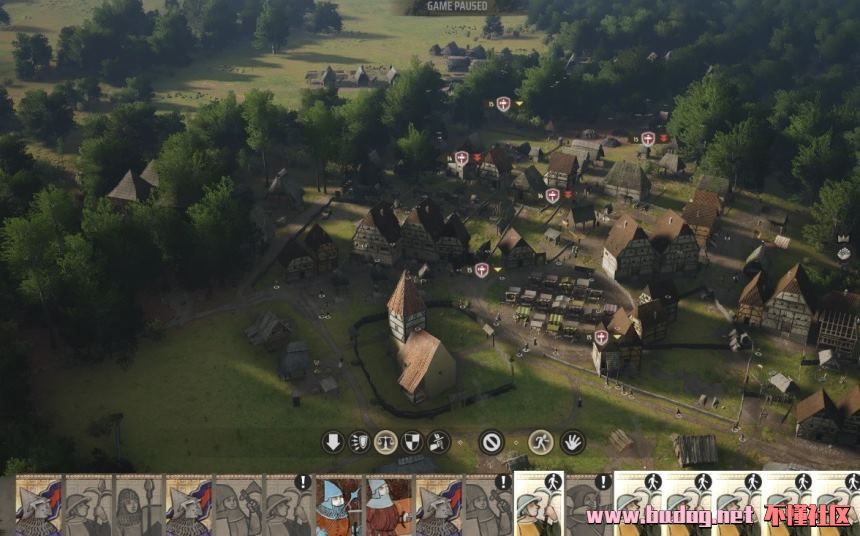The image size is (860, 536).
Task: Choose the balanced scales stance
Action: click(x=386, y=442)
